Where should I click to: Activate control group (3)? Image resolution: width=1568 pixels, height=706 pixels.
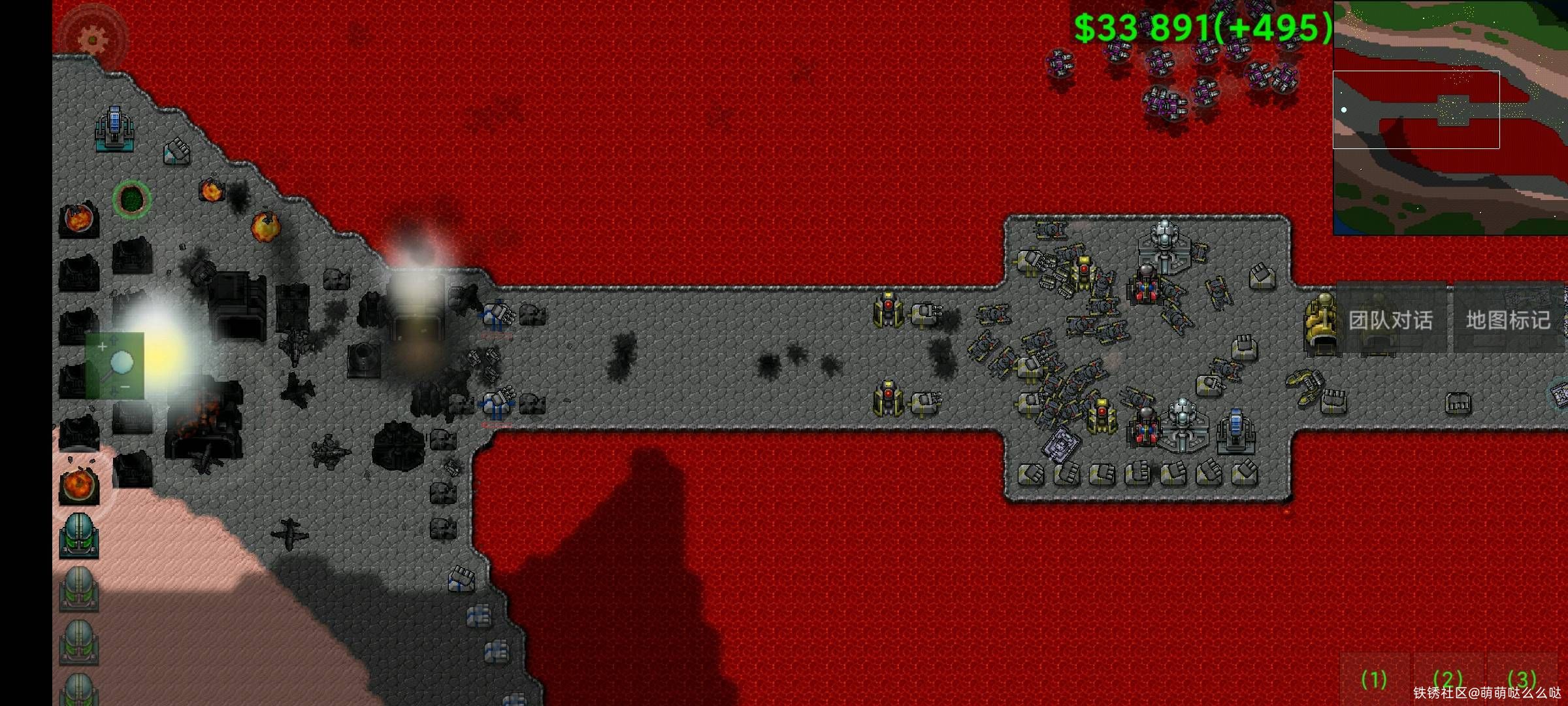(x=1522, y=679)
